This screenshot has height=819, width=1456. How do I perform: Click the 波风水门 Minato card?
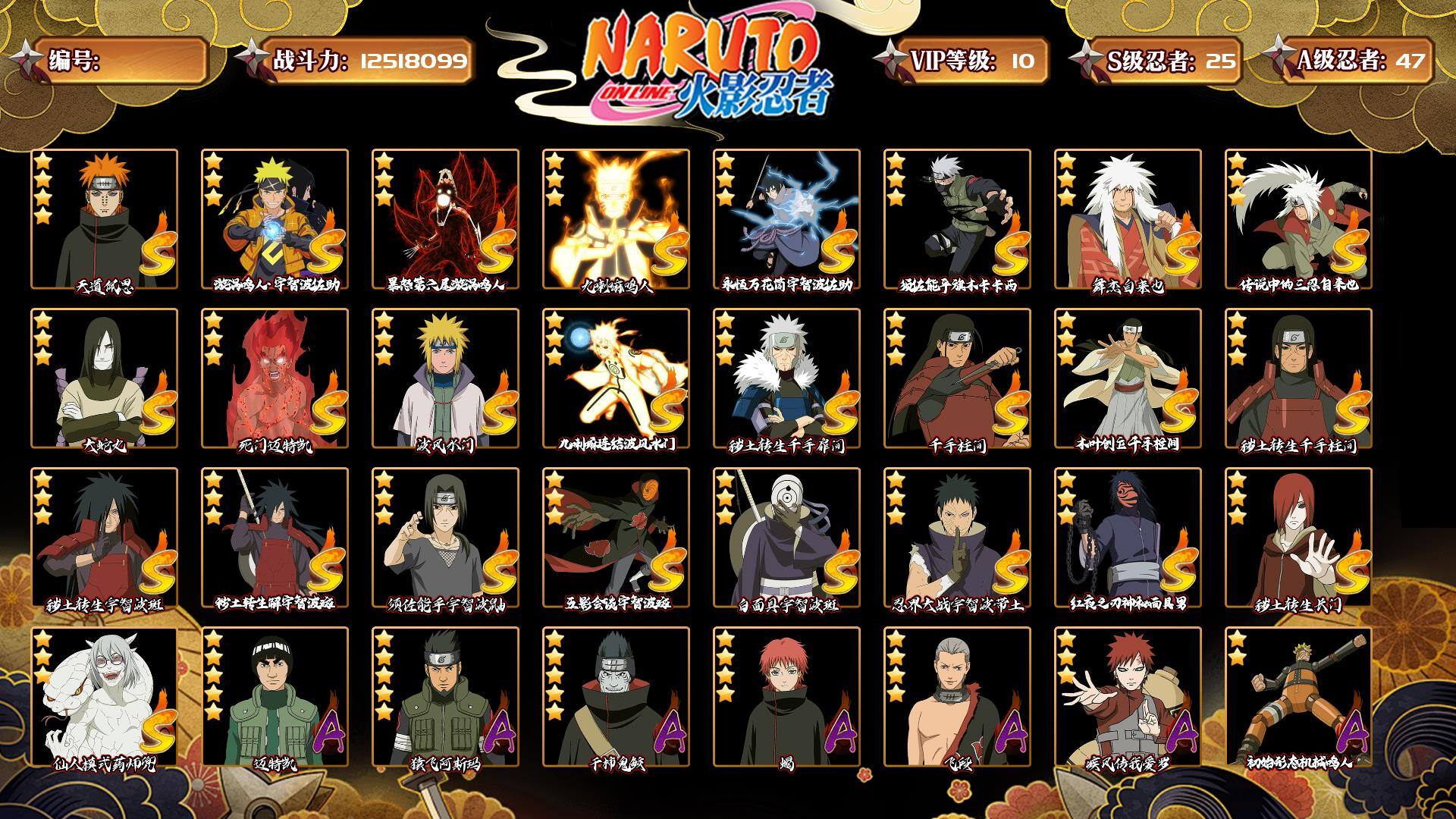click(x=445, y=378)
